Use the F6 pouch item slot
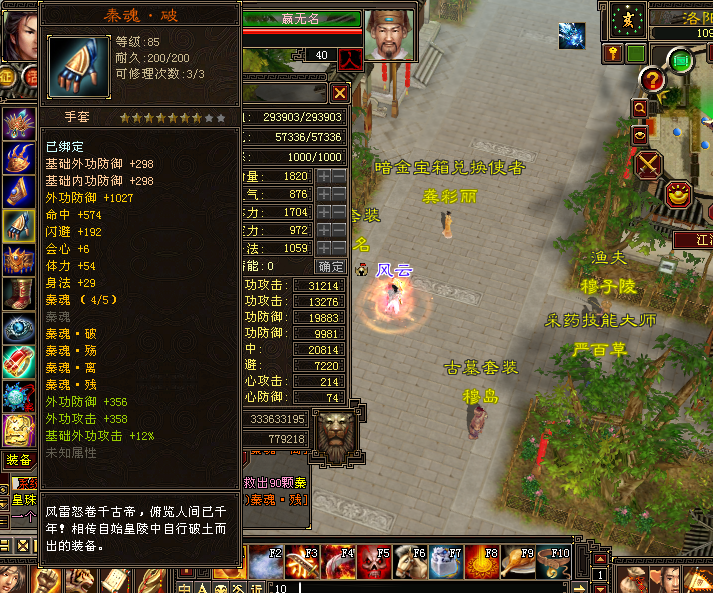Viewport: 713px width, 593px height. pyautogui.click(x=411, y=562)
